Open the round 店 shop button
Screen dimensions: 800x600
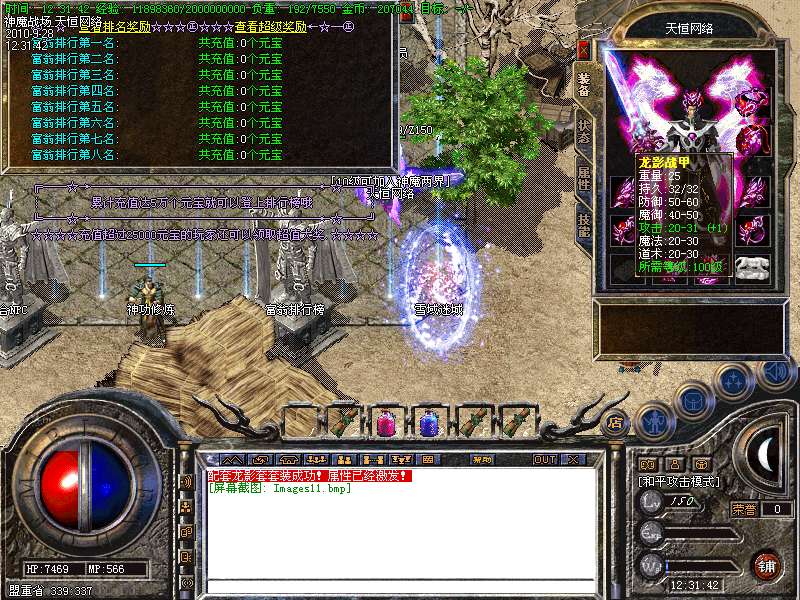tap(616, 421)
